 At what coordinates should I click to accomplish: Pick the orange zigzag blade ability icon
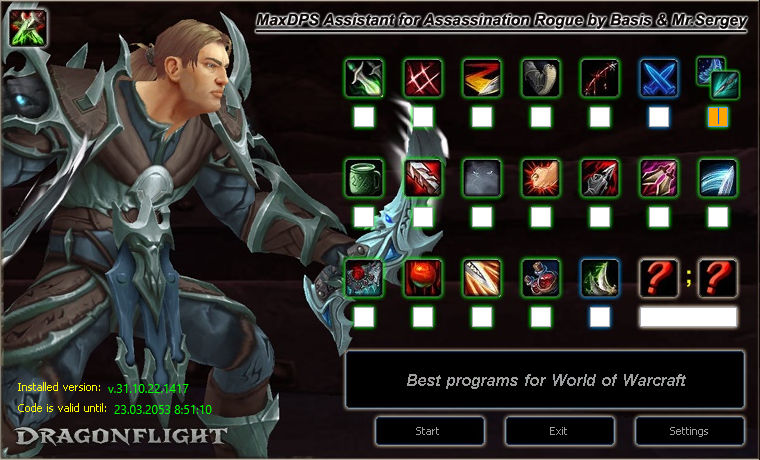pyautogui.click(x=482, y=77)
